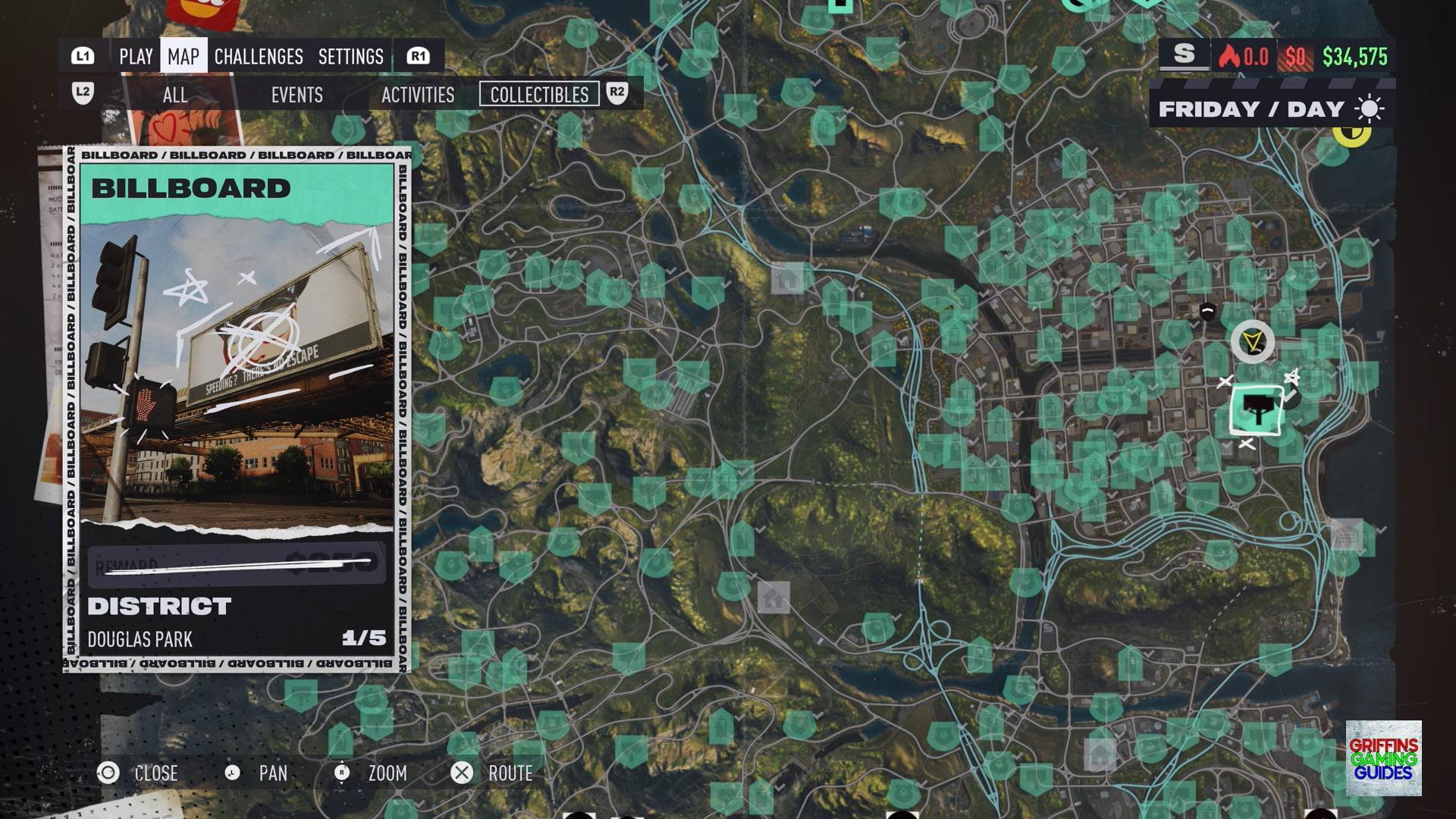Choose the COLLECTIBLES filter
The image size is (1456, 819).
click(x=539, y=95)
